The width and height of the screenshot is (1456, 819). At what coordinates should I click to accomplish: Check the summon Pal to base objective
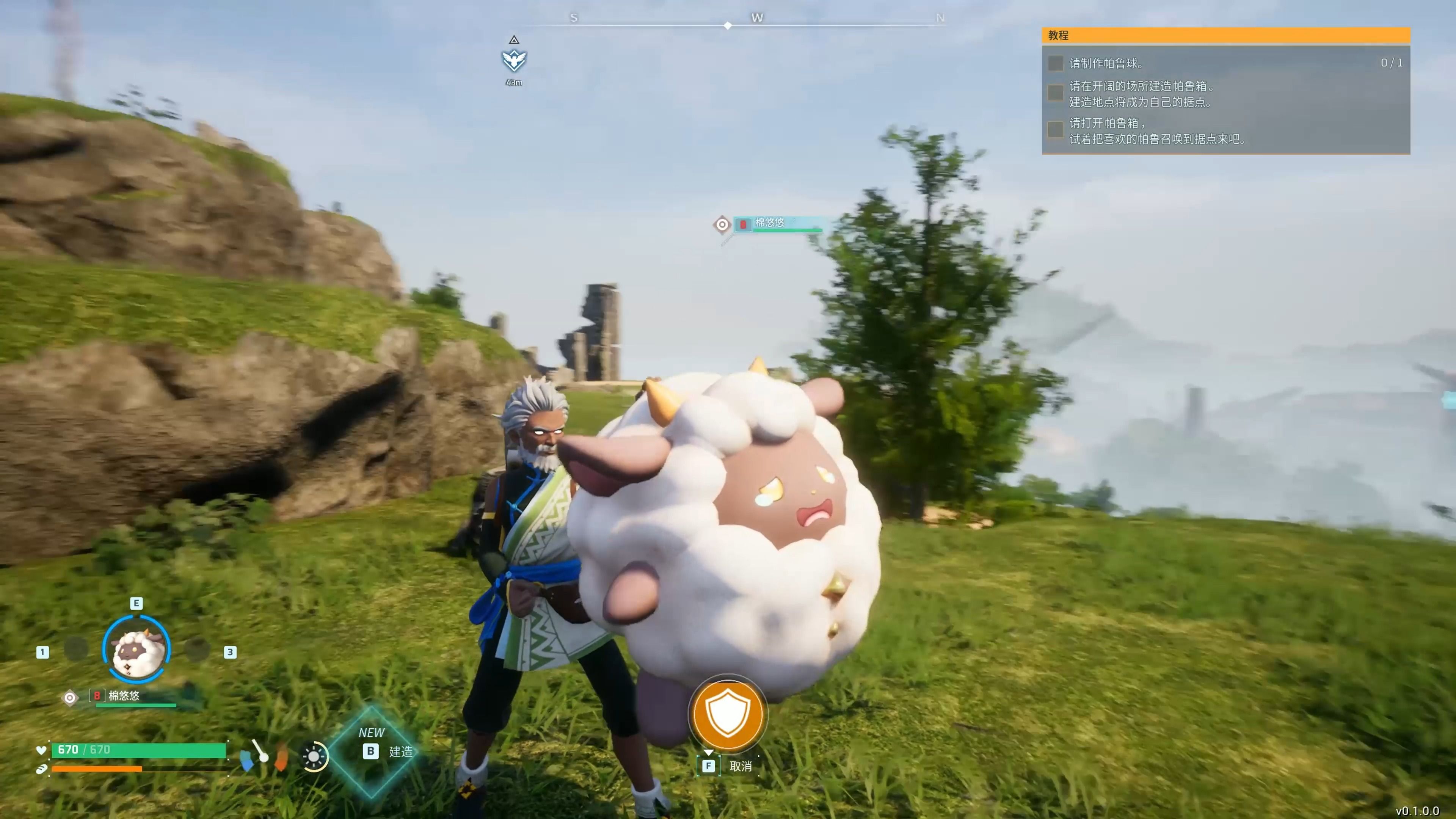coord(1055,130)
